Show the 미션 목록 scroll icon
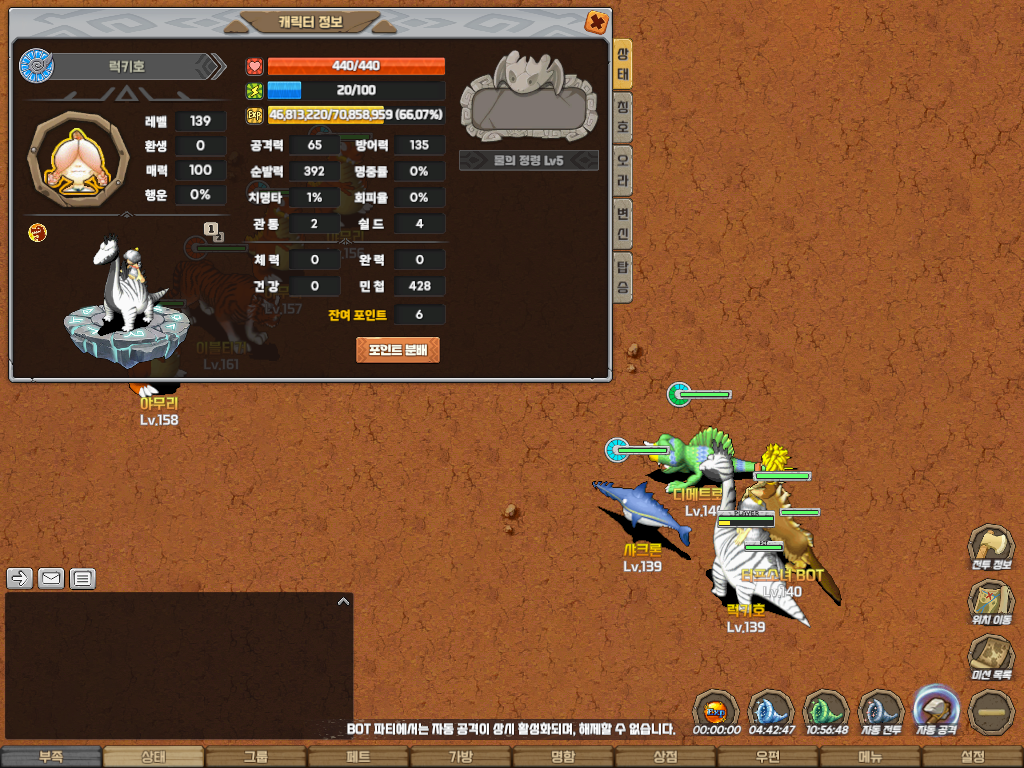1024x768 pixels. click(x=990, y=659)
